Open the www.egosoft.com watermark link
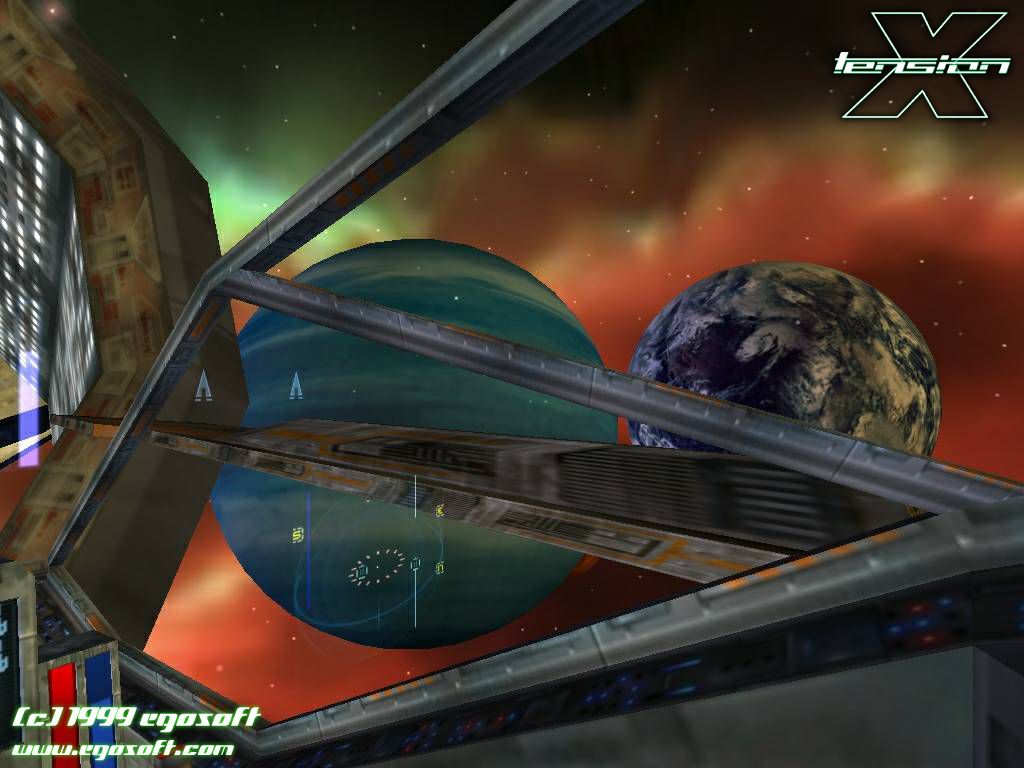The width and height of the screenshot is (1024, 768). (x=123, y=748)
